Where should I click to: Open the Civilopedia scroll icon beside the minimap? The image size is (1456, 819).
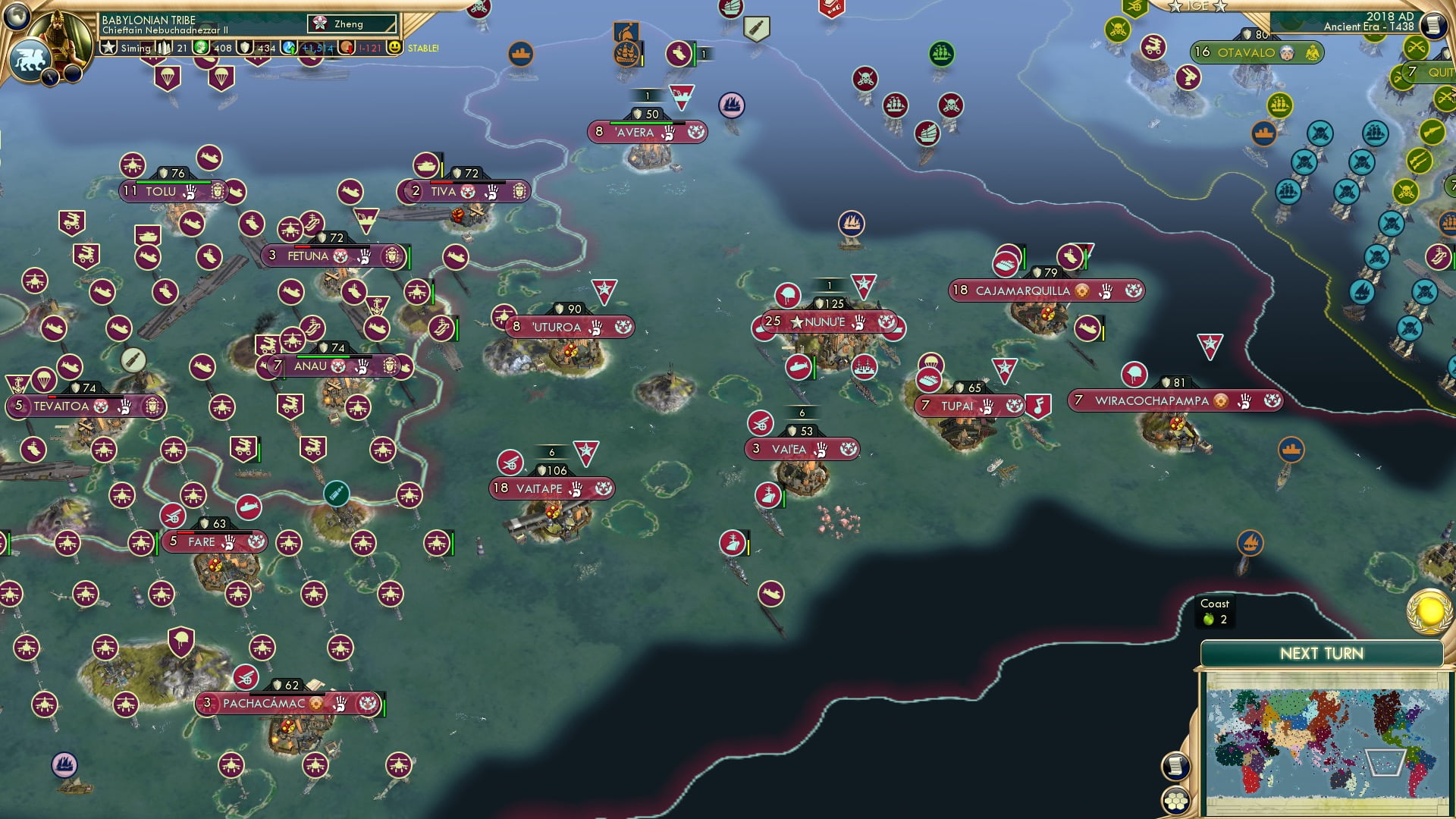point(1175,765)
